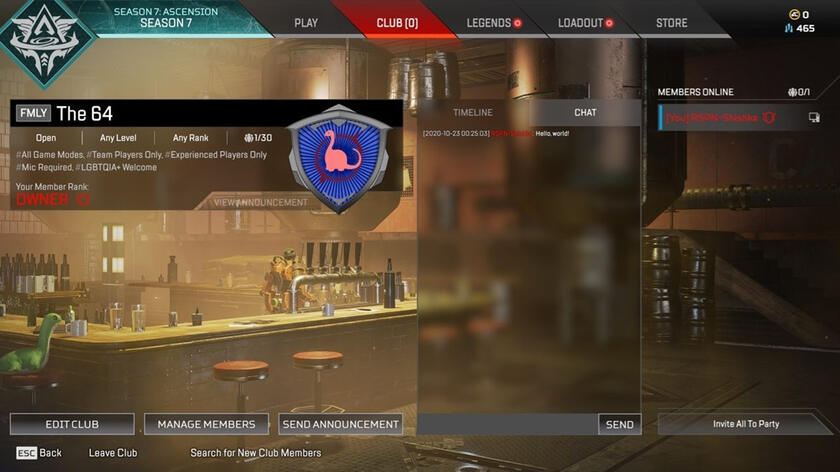
Task: Switch to the Timeline tab
Action: (473, 113)
